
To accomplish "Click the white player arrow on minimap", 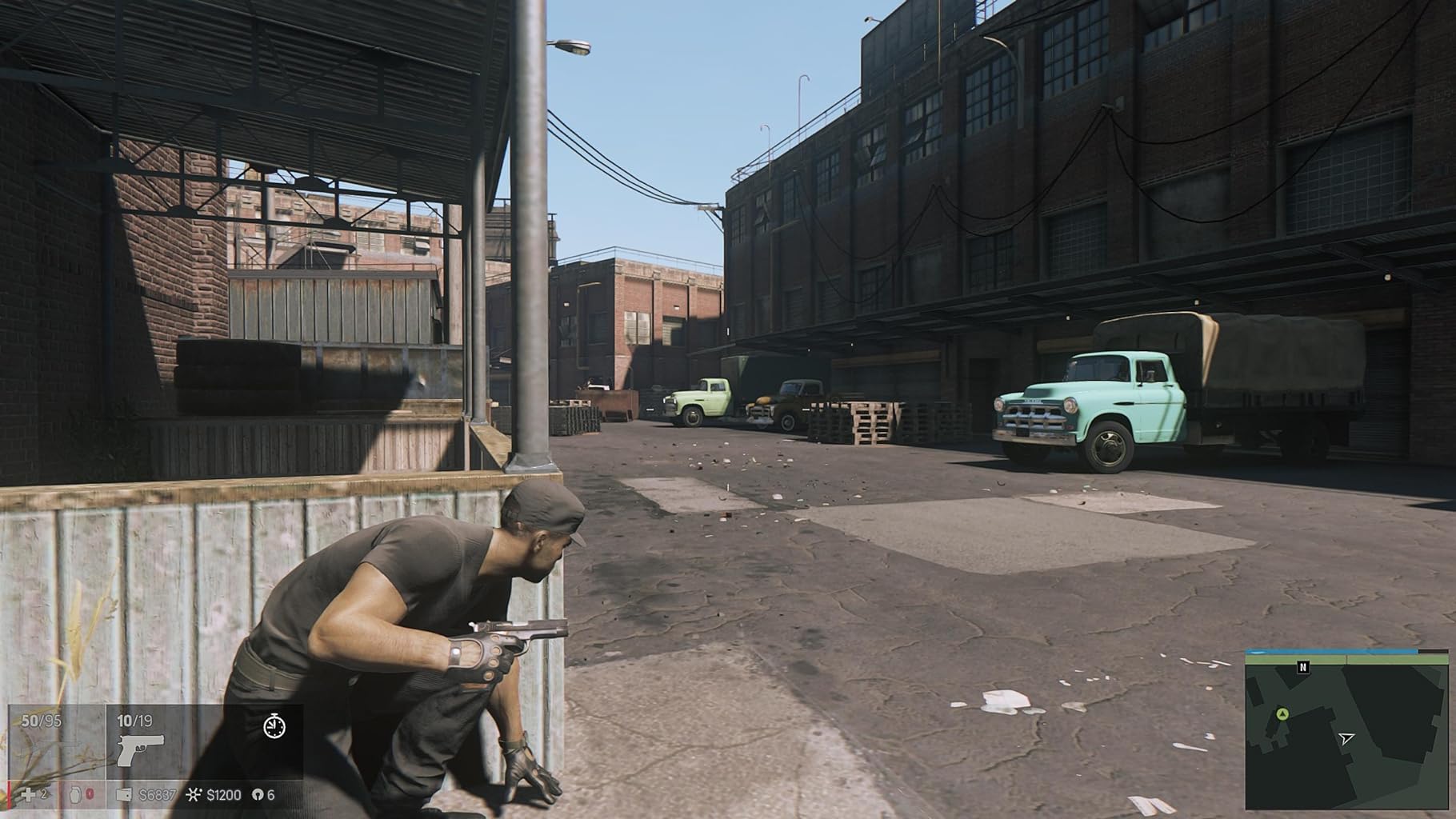I will 1347,737.
